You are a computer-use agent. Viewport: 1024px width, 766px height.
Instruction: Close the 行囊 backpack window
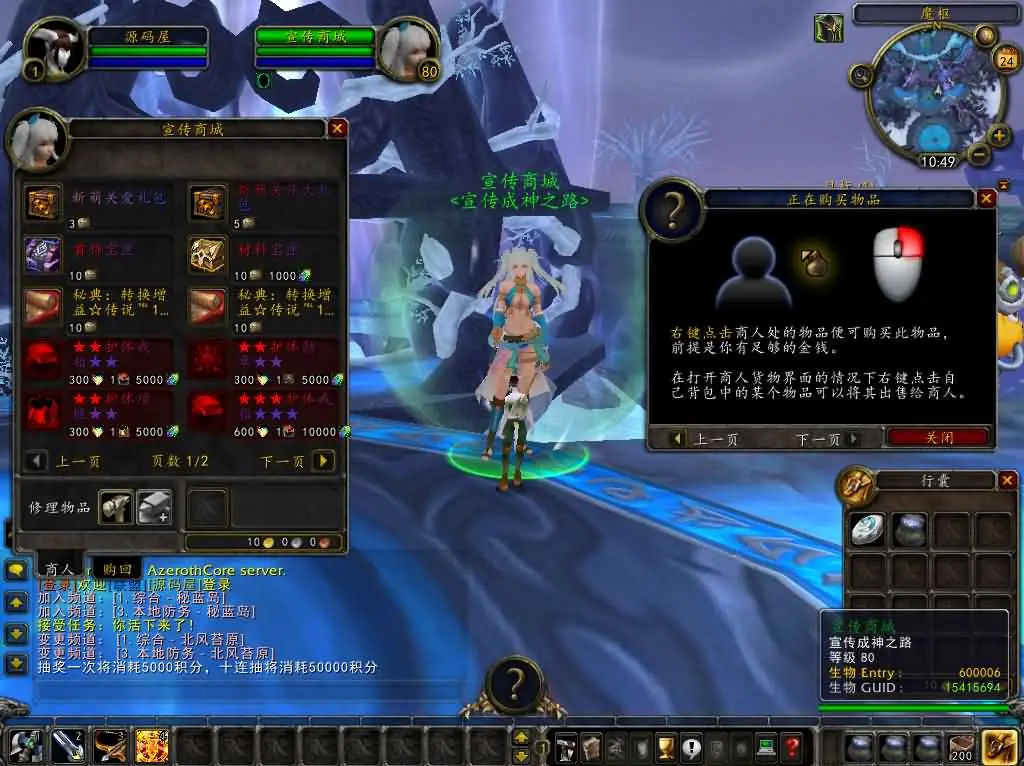[1007, 481]
